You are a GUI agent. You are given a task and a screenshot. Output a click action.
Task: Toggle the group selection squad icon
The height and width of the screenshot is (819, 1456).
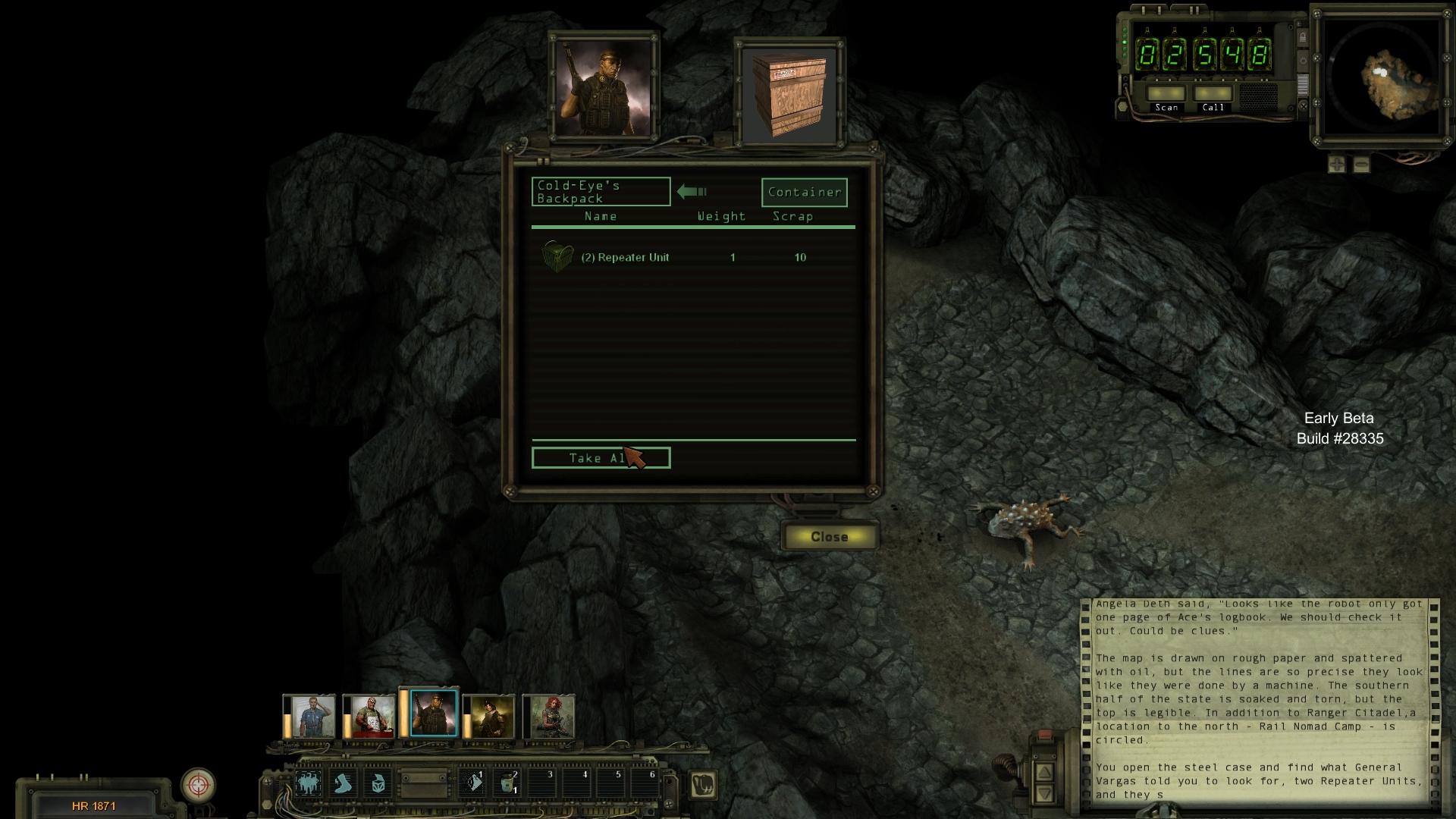(309, 783)
